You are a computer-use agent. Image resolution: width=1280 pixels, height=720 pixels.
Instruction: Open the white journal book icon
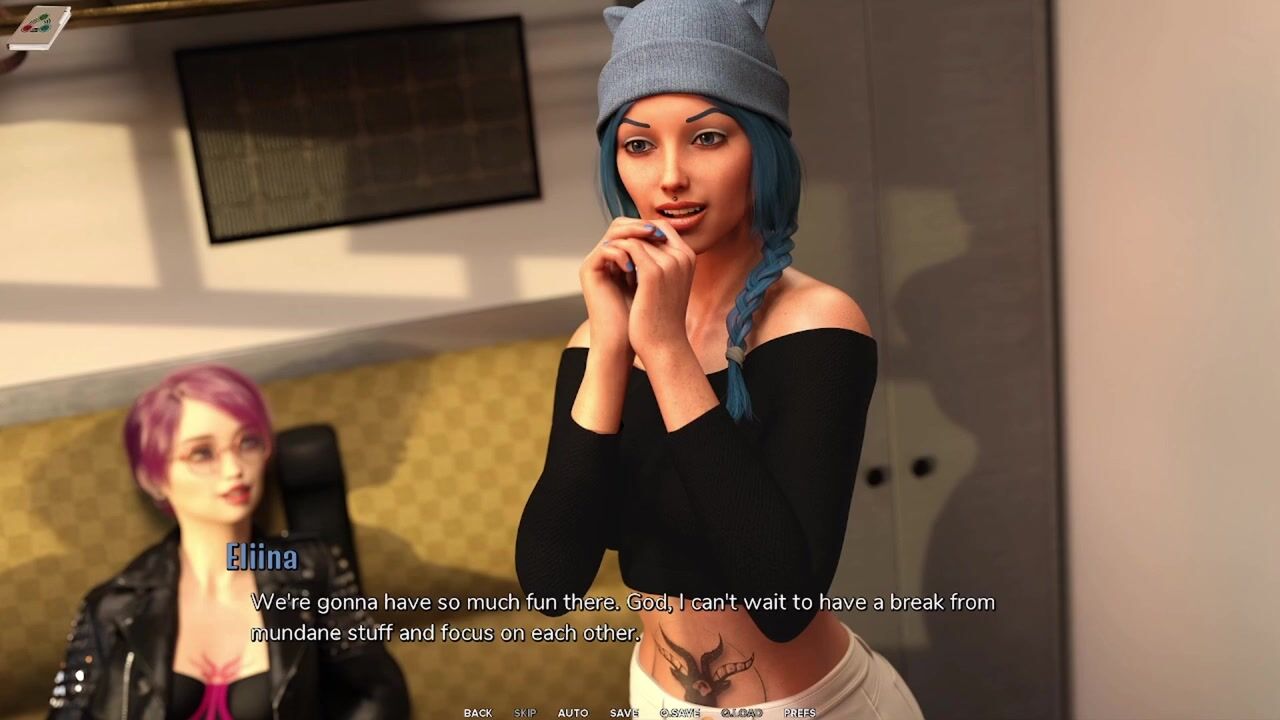pos(38,27)
